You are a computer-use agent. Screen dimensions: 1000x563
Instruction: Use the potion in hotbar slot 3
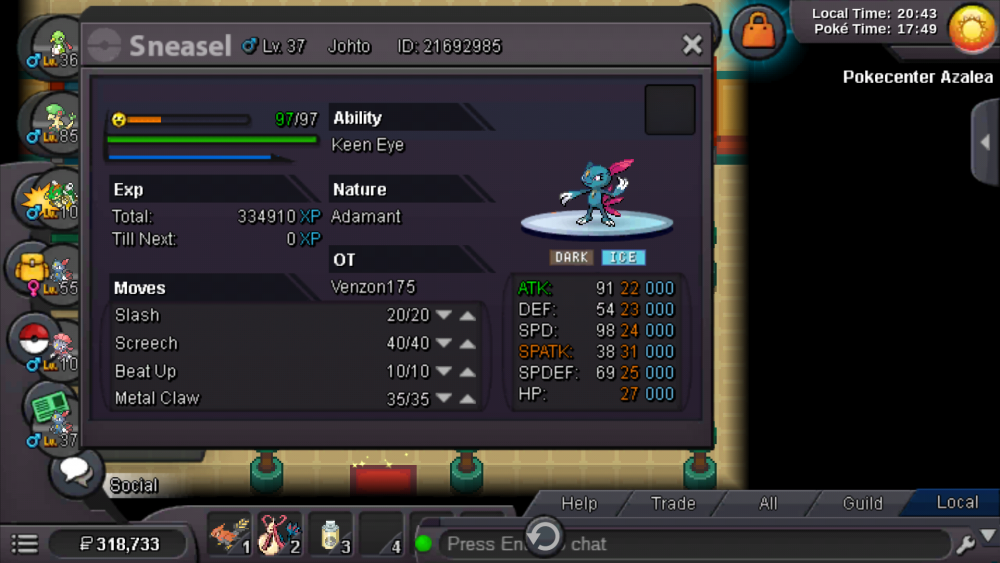coord(330,535)
